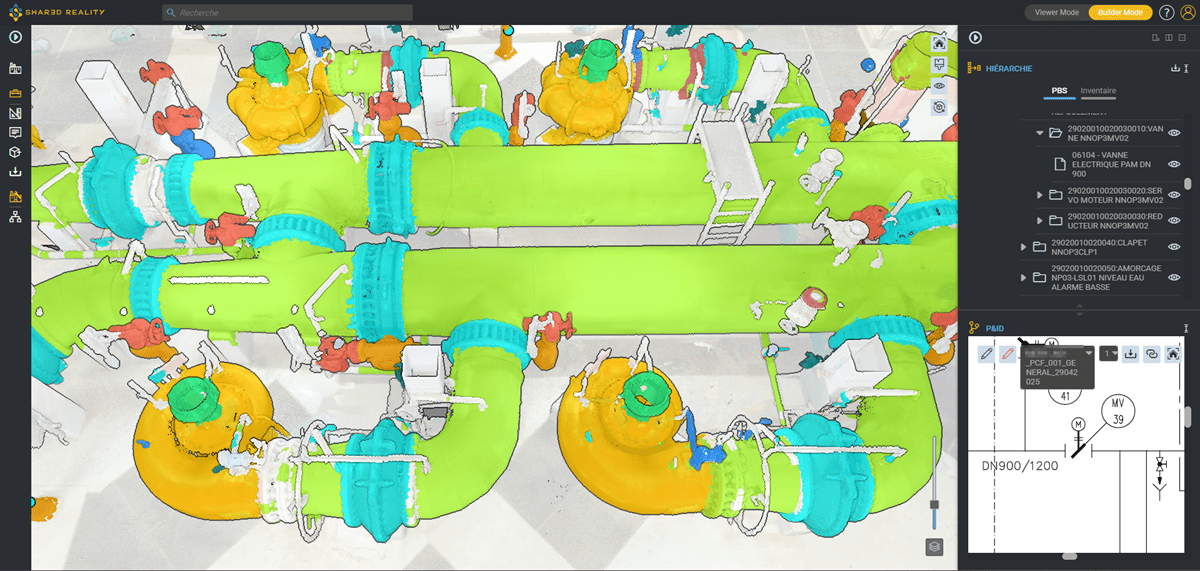Click the red pencil tool in P&ID
The image size is (1200, 571).
coord(1008,354)
